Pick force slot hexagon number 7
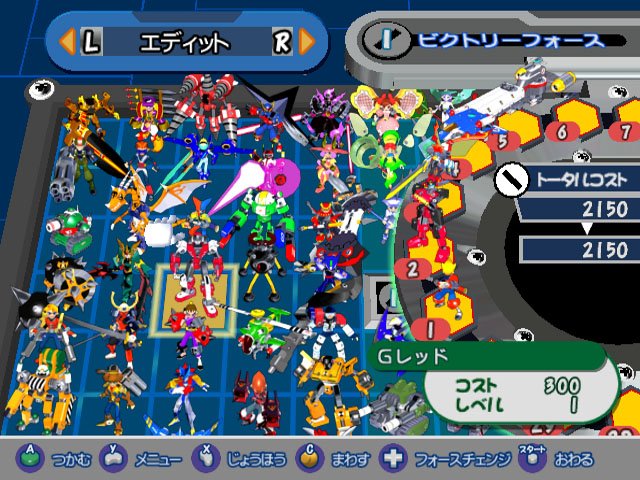This screenshot has height=480, width=640. coord(625,130)
